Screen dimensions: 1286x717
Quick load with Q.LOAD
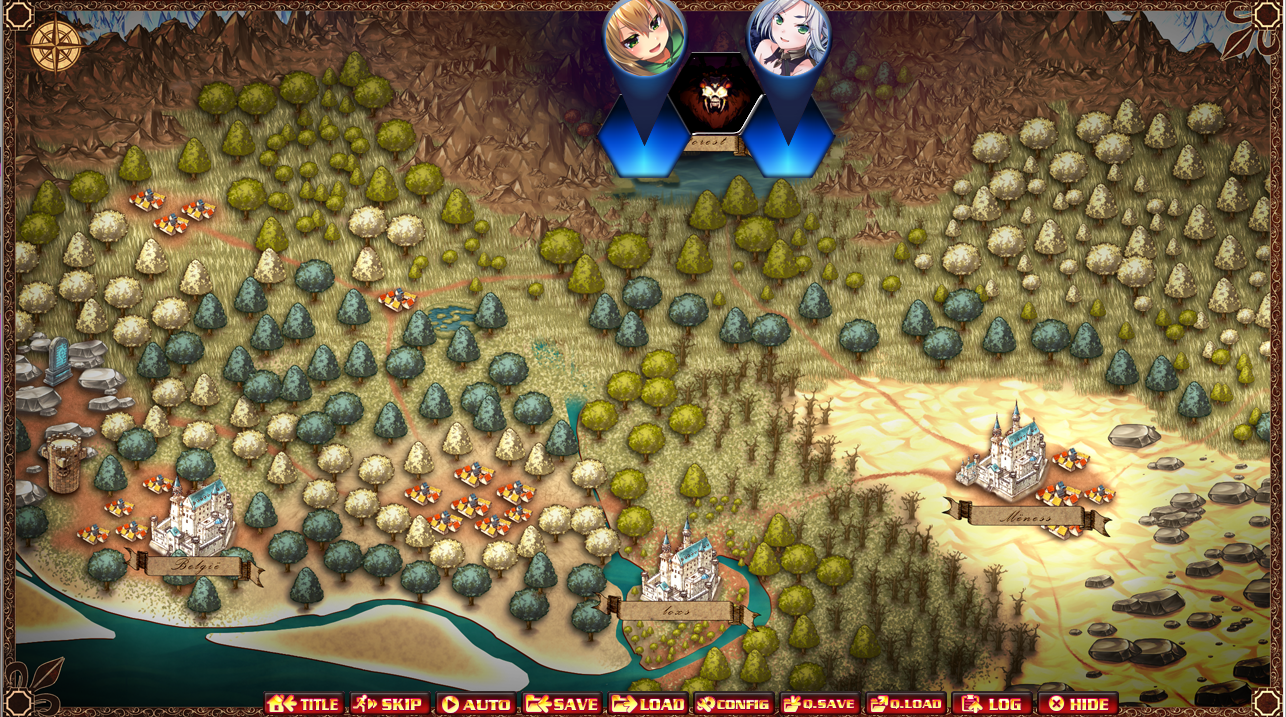[x=906, y=704]
